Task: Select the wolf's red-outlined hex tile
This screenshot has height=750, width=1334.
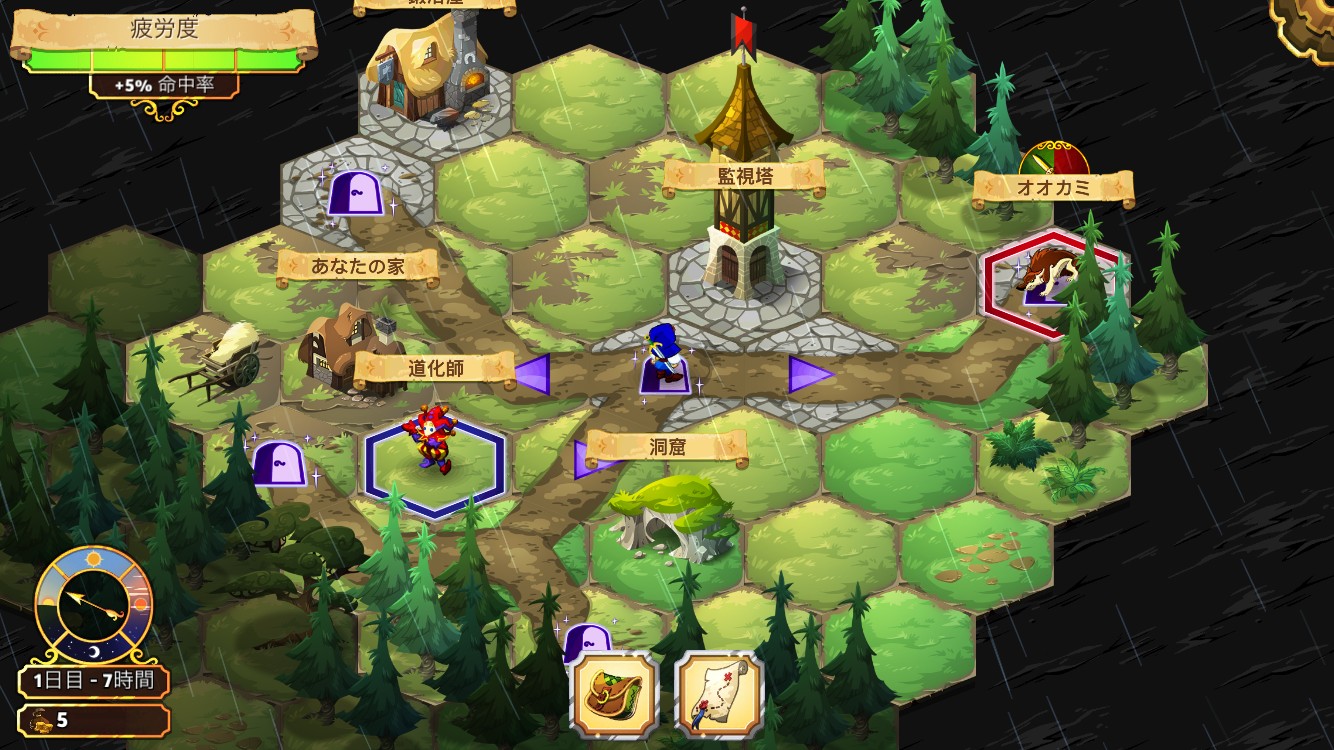Action: tap(1050, 283)
